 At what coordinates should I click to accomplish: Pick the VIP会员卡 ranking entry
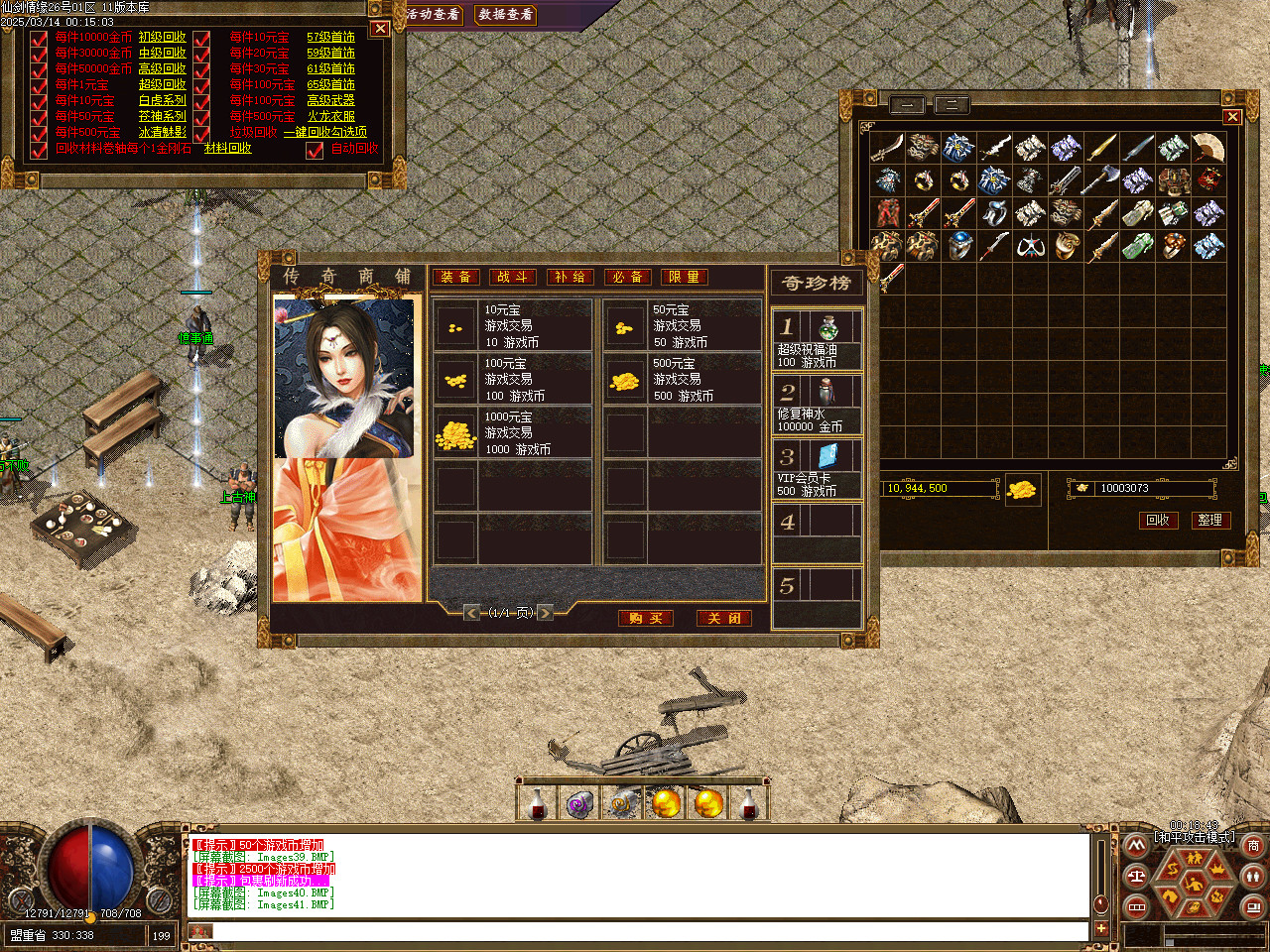[x=817, y=468]
